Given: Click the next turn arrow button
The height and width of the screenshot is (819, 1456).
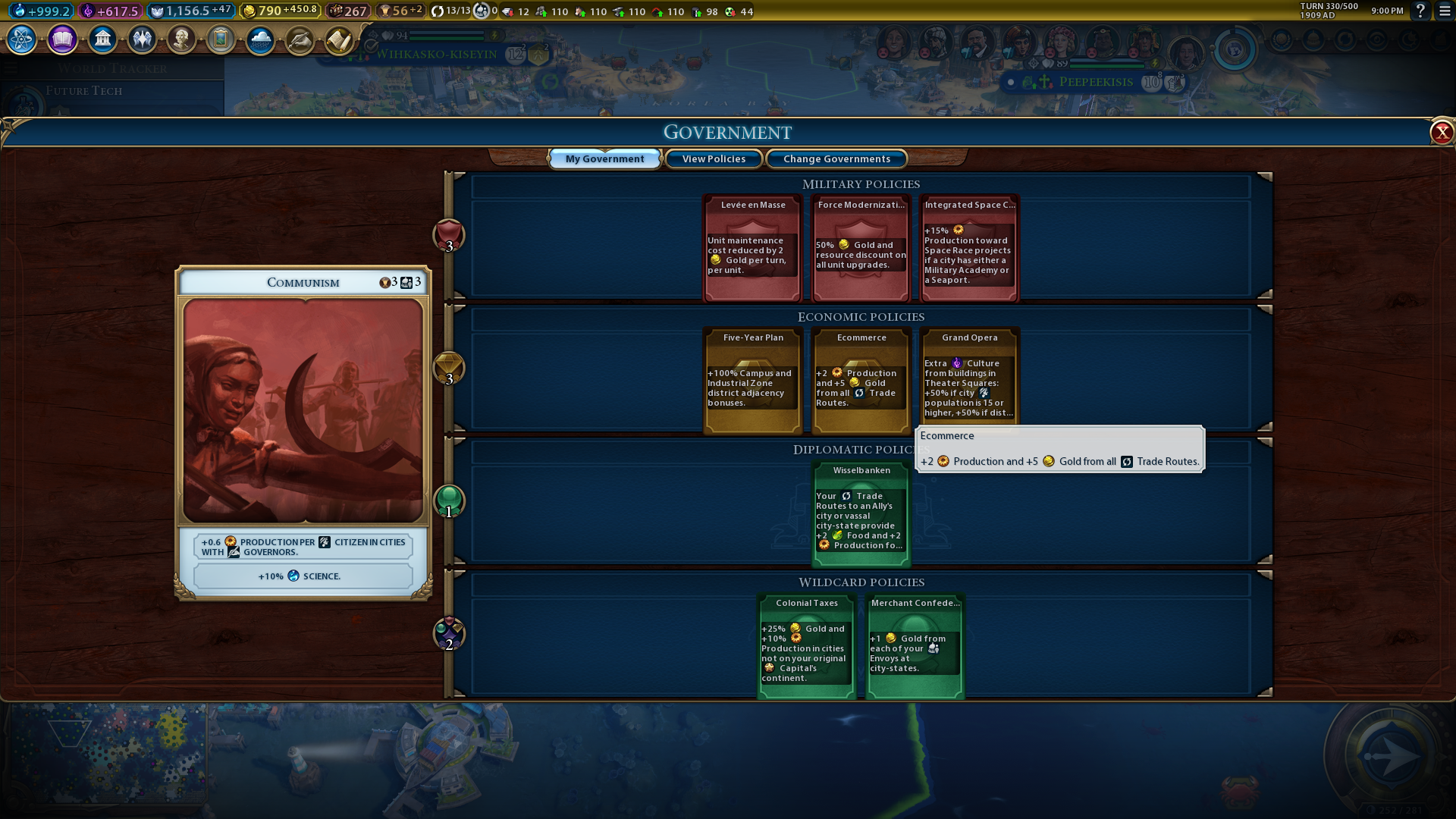Looking at the screenshot, I should (x=1389, y=755).
